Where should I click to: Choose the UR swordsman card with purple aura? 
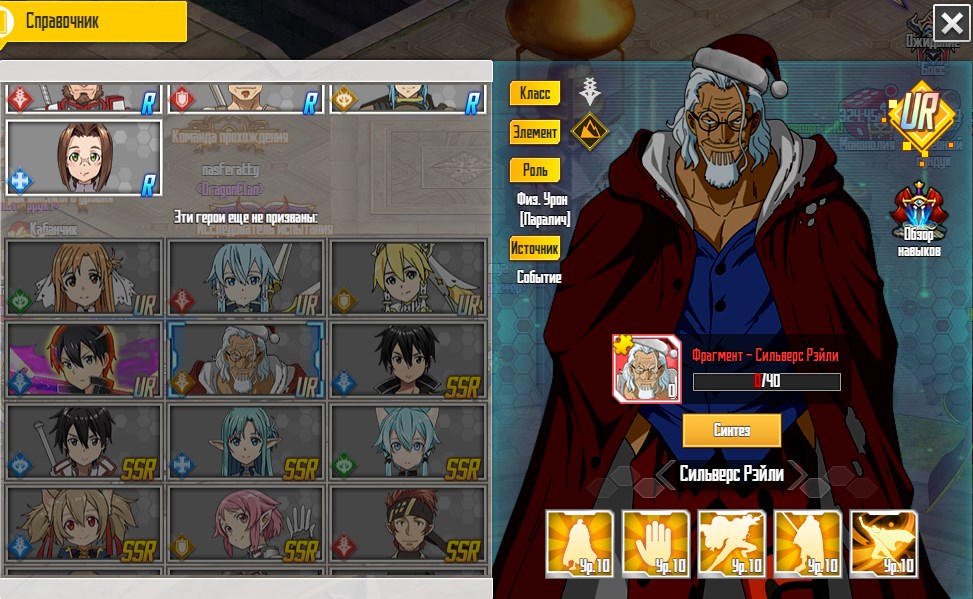pyautogui.click(x=83, y=359)
